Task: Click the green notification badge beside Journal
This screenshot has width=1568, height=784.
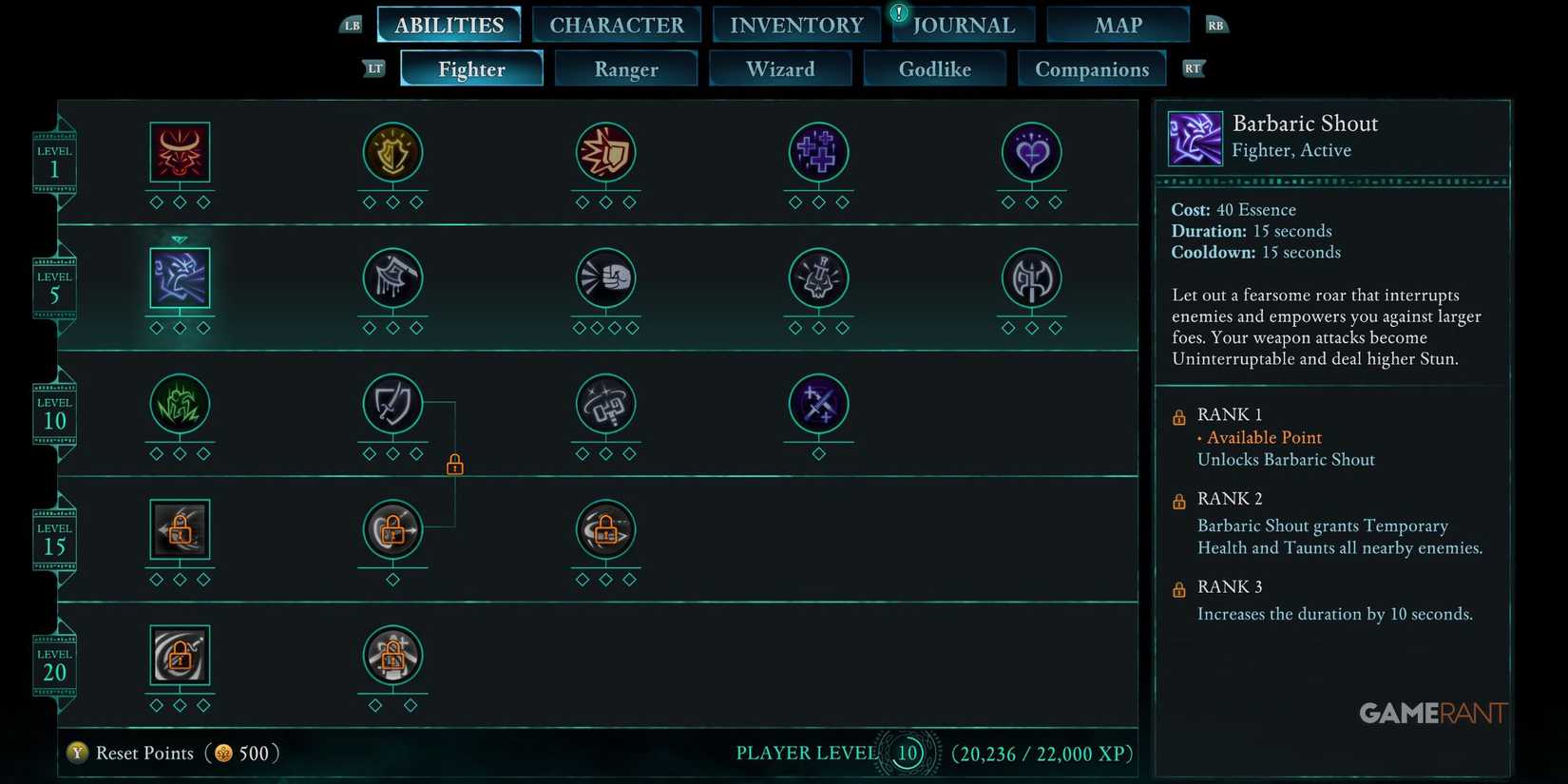Action: pyautogui.click(x=897, y=14)
